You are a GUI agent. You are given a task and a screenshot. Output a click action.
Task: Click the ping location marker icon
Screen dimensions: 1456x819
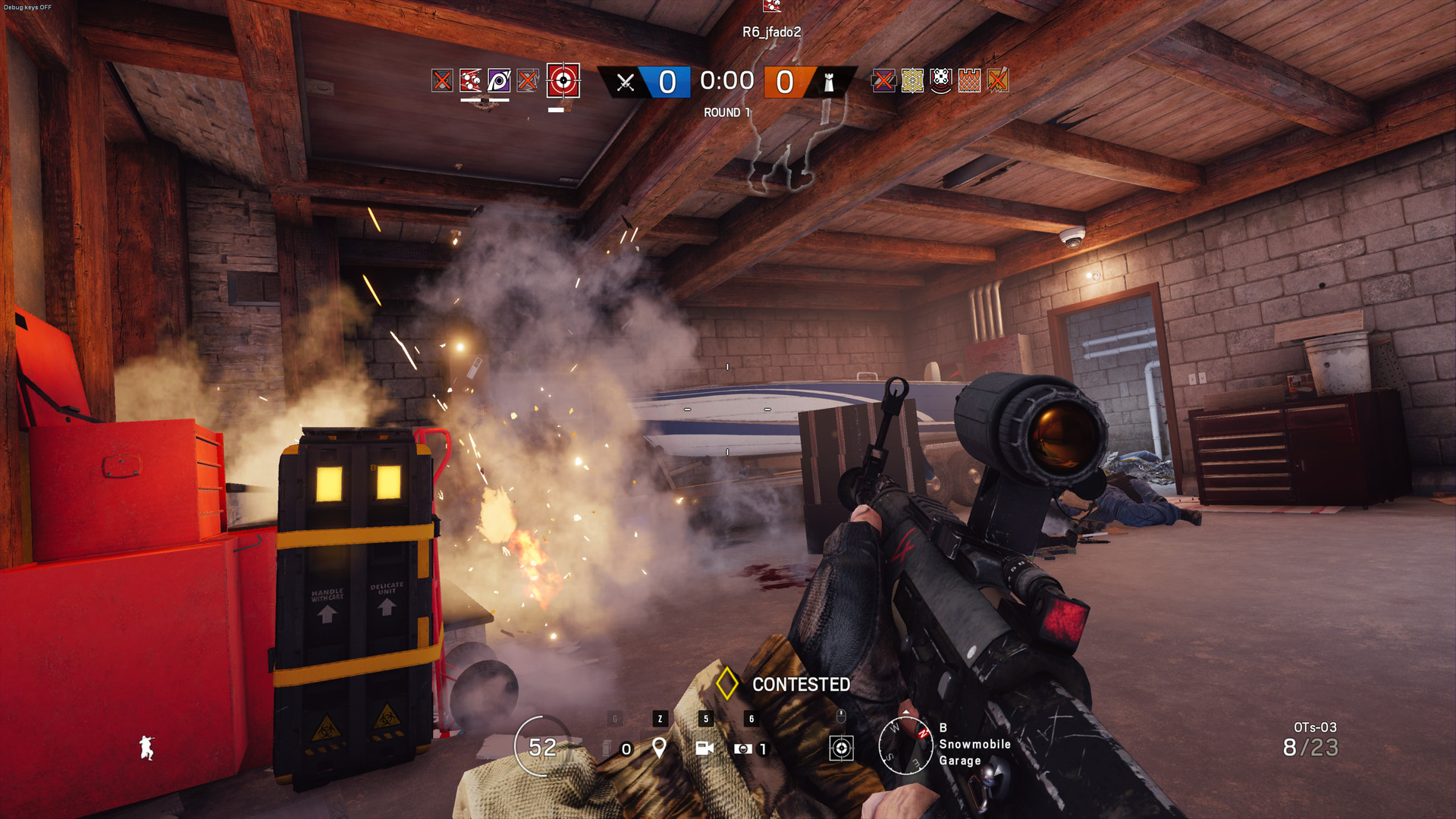coord(659,749)
